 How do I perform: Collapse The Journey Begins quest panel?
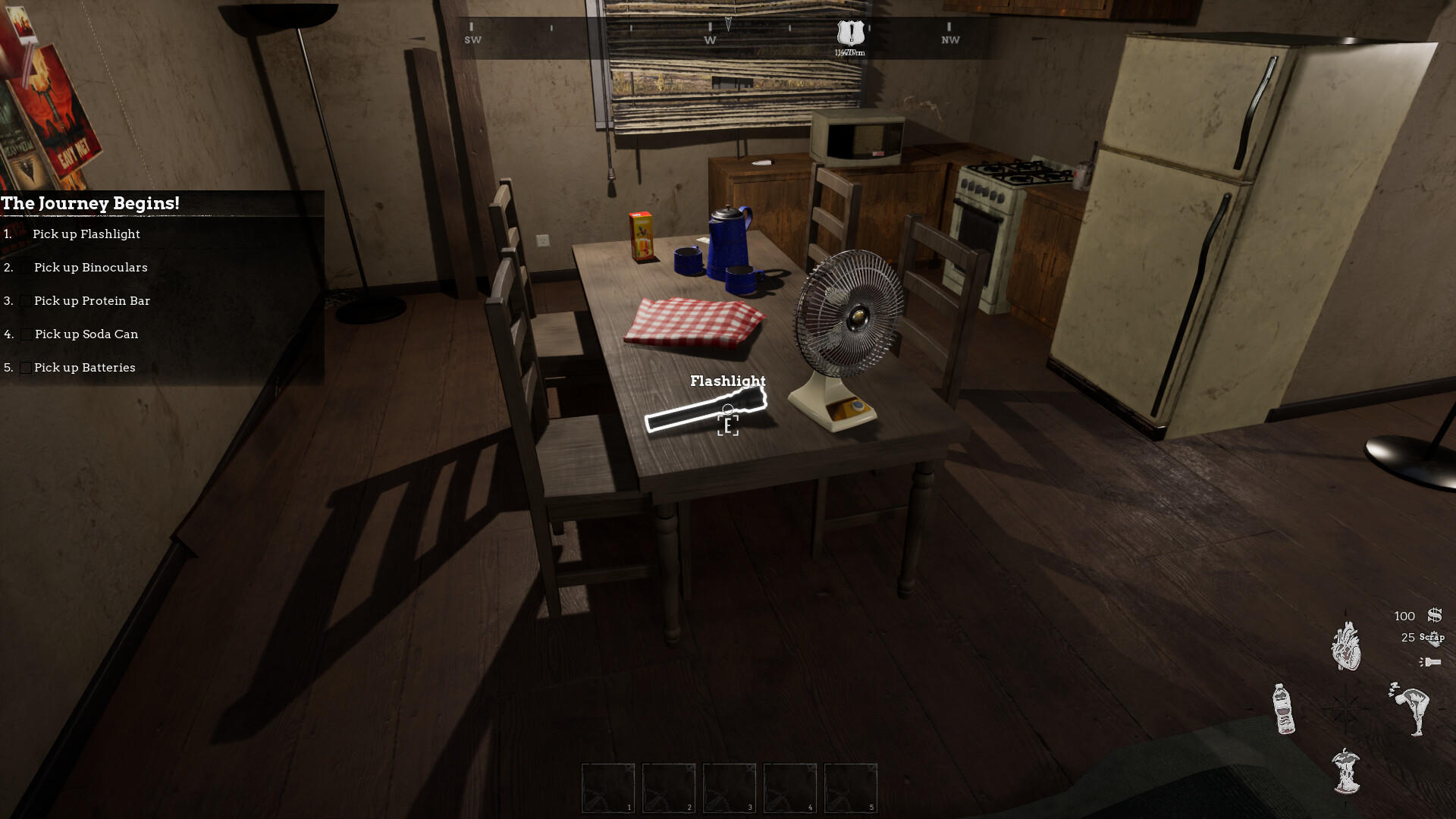(x=91, y=203)
